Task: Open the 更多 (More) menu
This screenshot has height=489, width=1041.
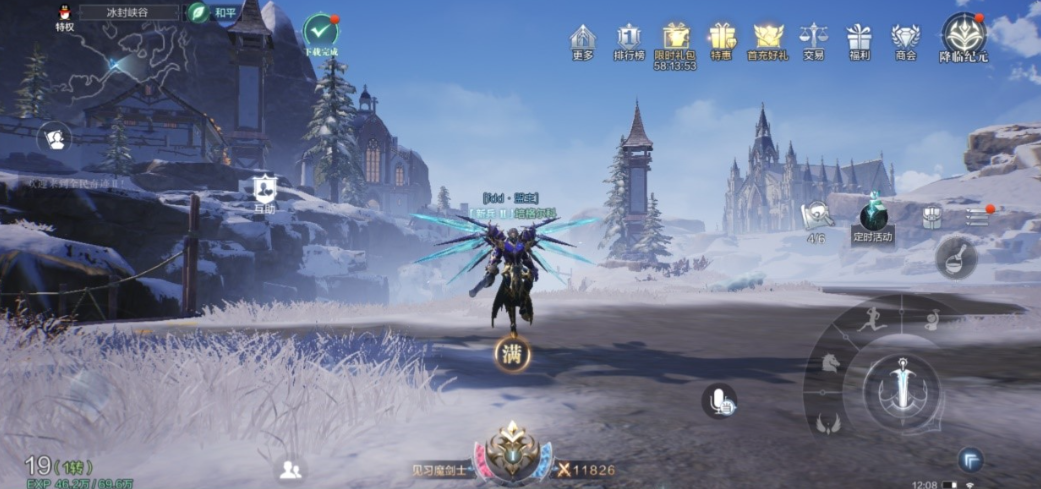Action: tap(583, 39)
